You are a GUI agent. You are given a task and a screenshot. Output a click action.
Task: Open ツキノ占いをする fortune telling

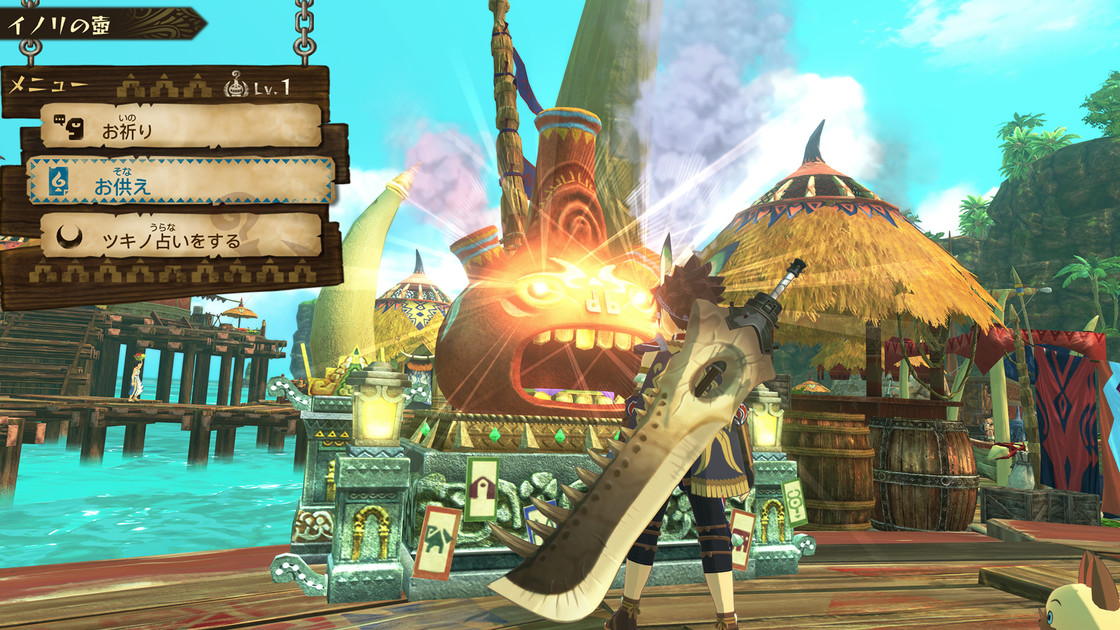coord(181,237)
